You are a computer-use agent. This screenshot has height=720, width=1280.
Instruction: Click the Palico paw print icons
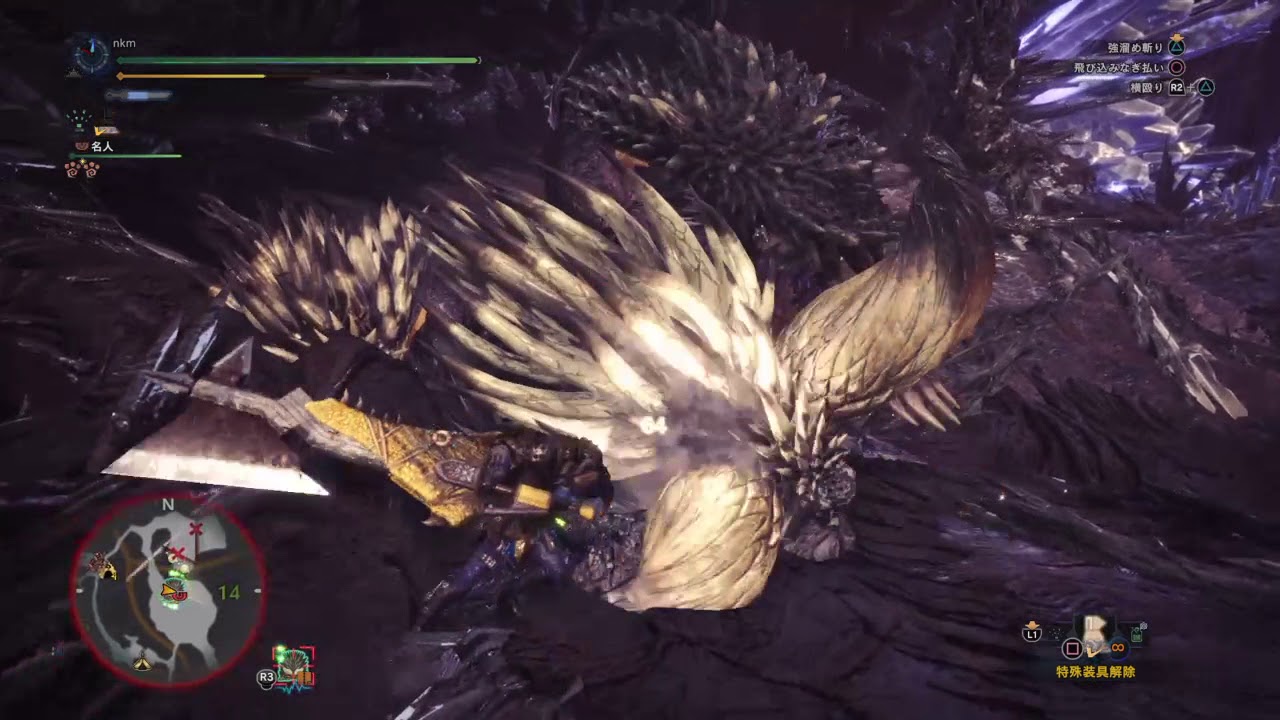click(x=82, y=169)
